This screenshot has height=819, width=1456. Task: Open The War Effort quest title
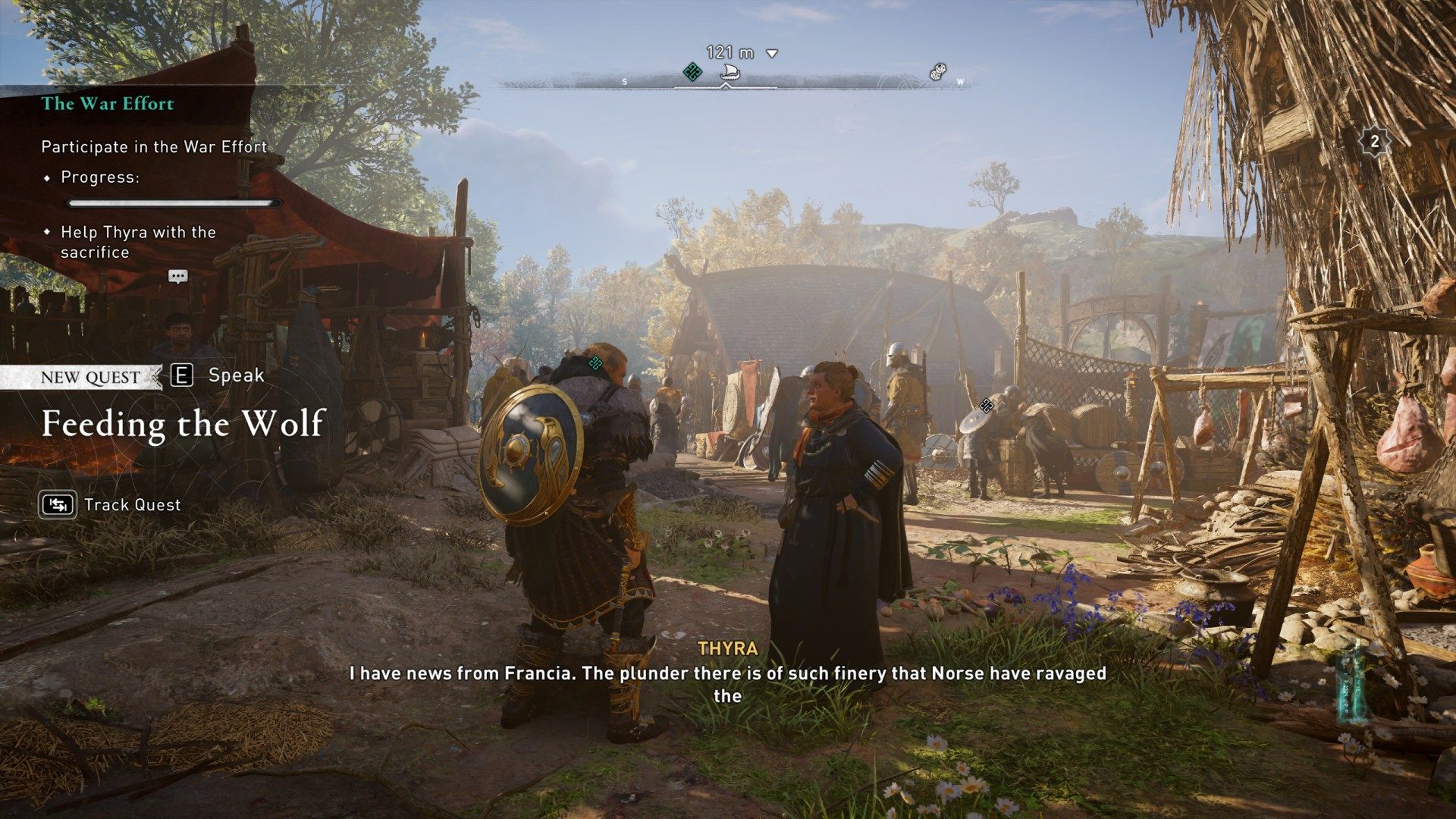click(108, 104)
